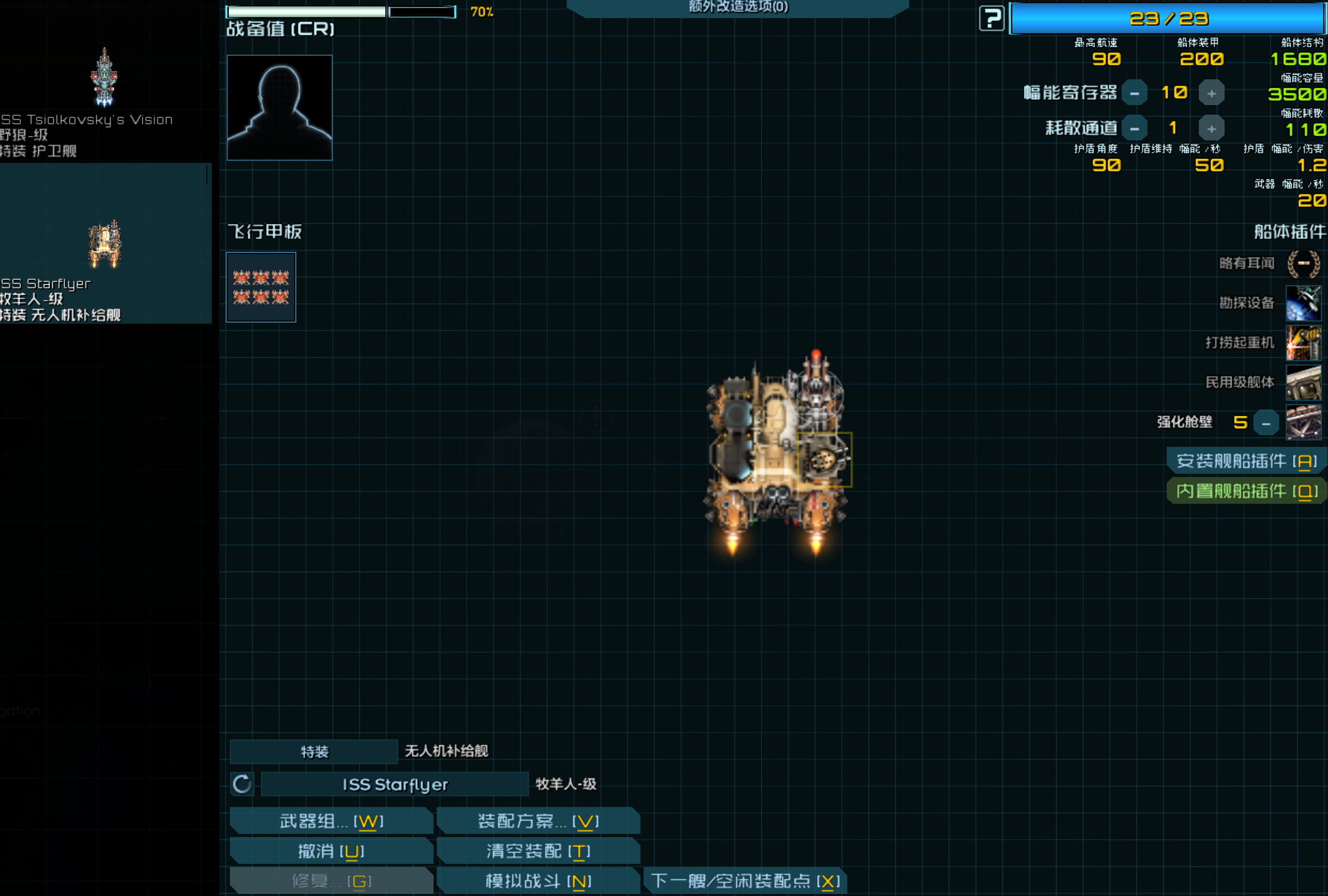Open the 武器组 weapon groups panel
This screenshot has width=1328, height=896.
(331, 821)
